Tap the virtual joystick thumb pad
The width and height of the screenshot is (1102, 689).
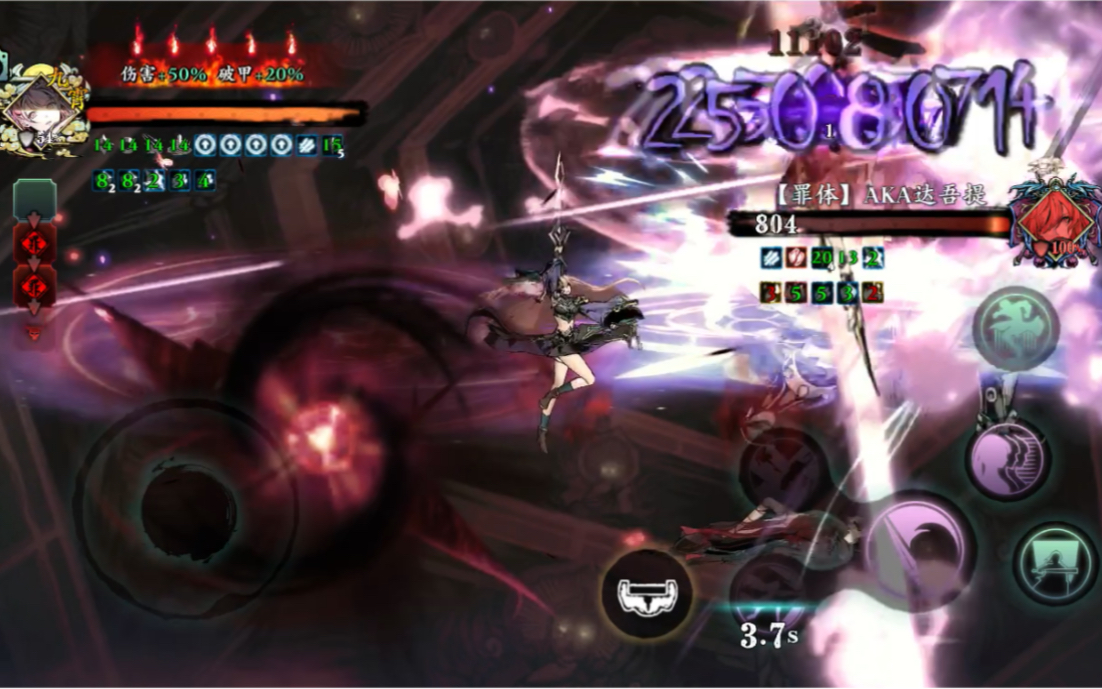(x=181, y=507)
